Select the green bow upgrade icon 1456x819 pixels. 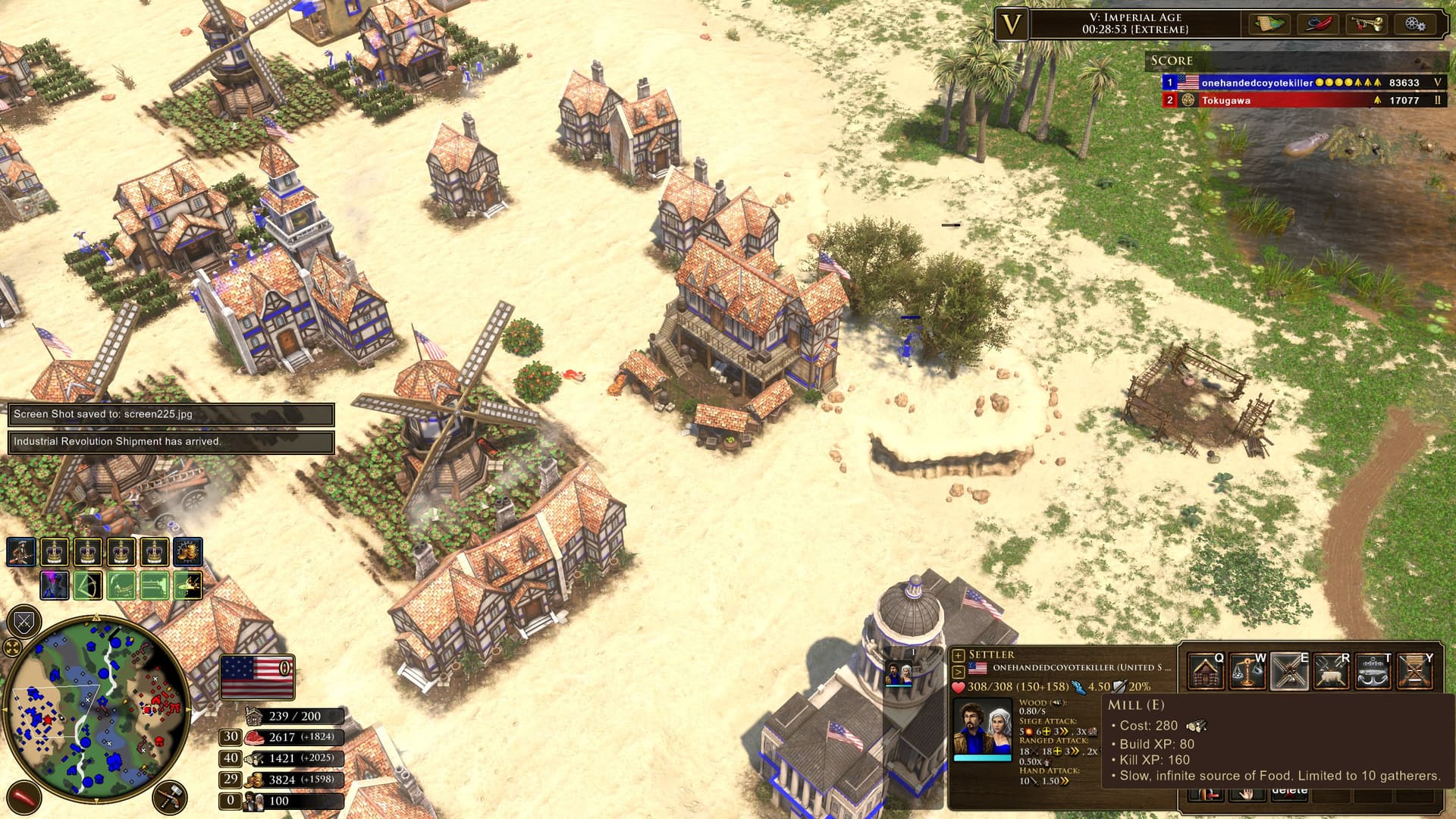click(x=87, y=585)
